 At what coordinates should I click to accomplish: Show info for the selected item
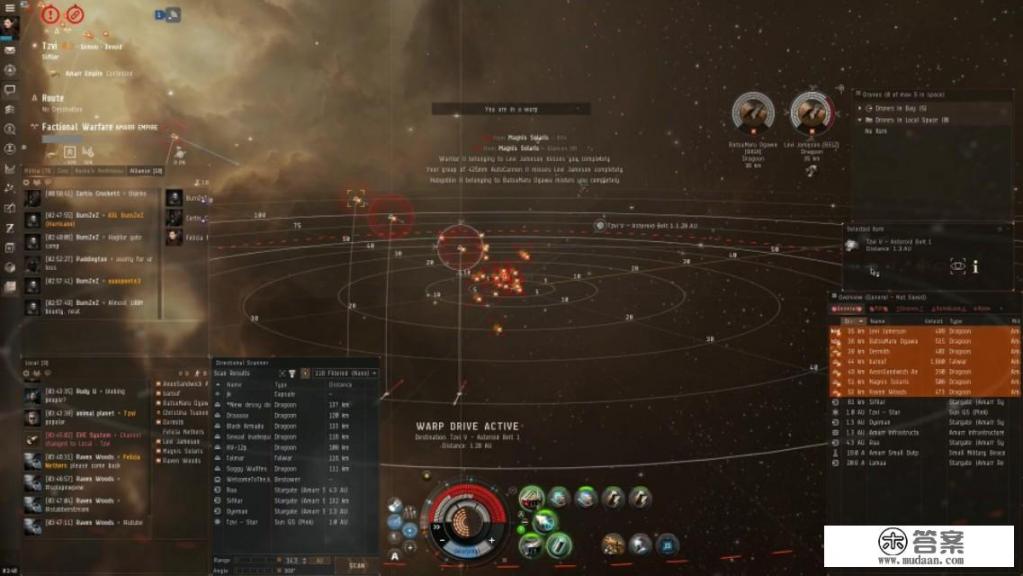(x=976, y=267)
